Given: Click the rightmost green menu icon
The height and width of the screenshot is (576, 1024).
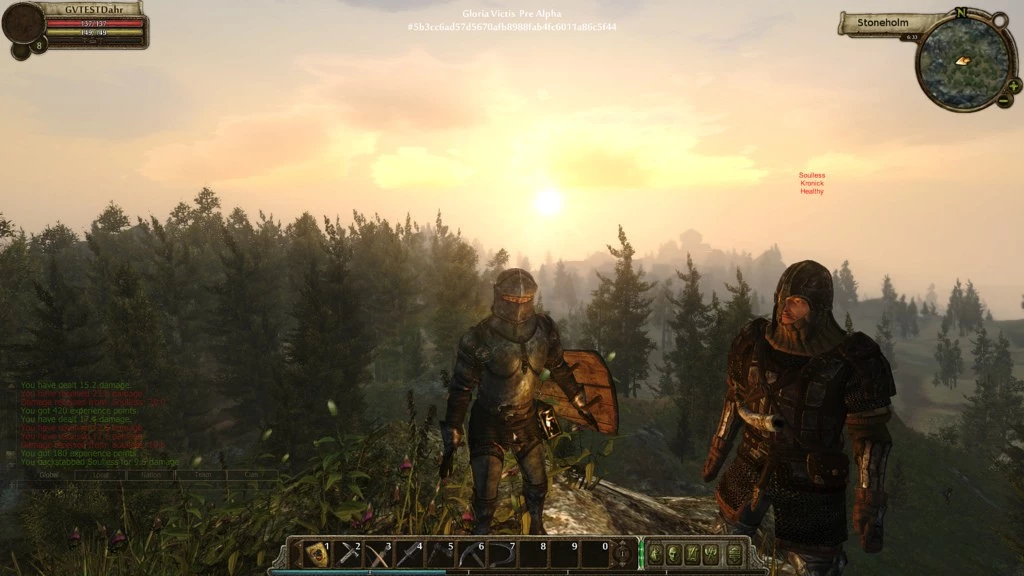Looking at the screenshot, I should pyautogui.click(x=734, y=553).
